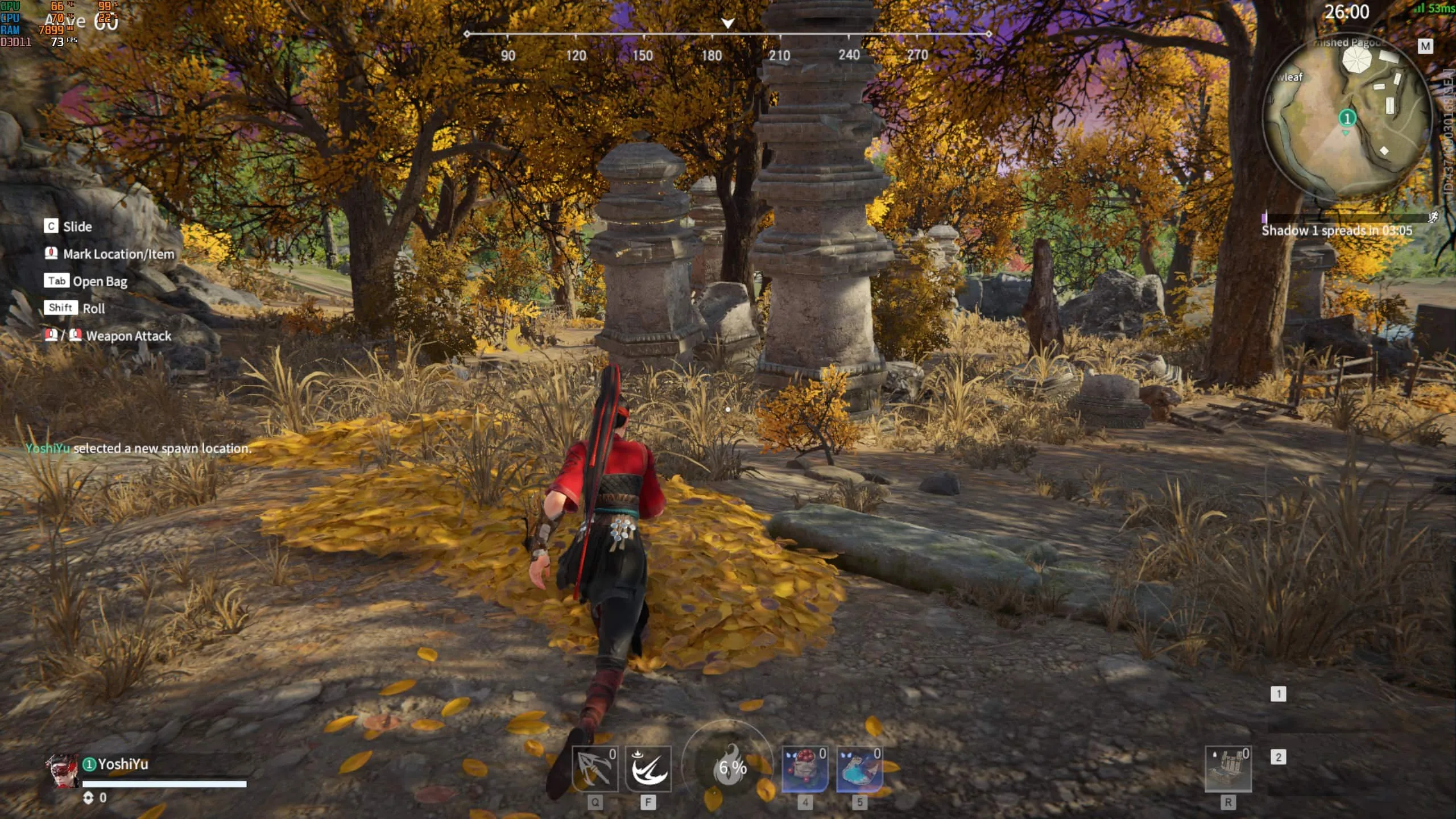Viewport: 1456px width, 819px height.
Task: Select the repair kit chest slot
Action: [x=1228, y=769]
